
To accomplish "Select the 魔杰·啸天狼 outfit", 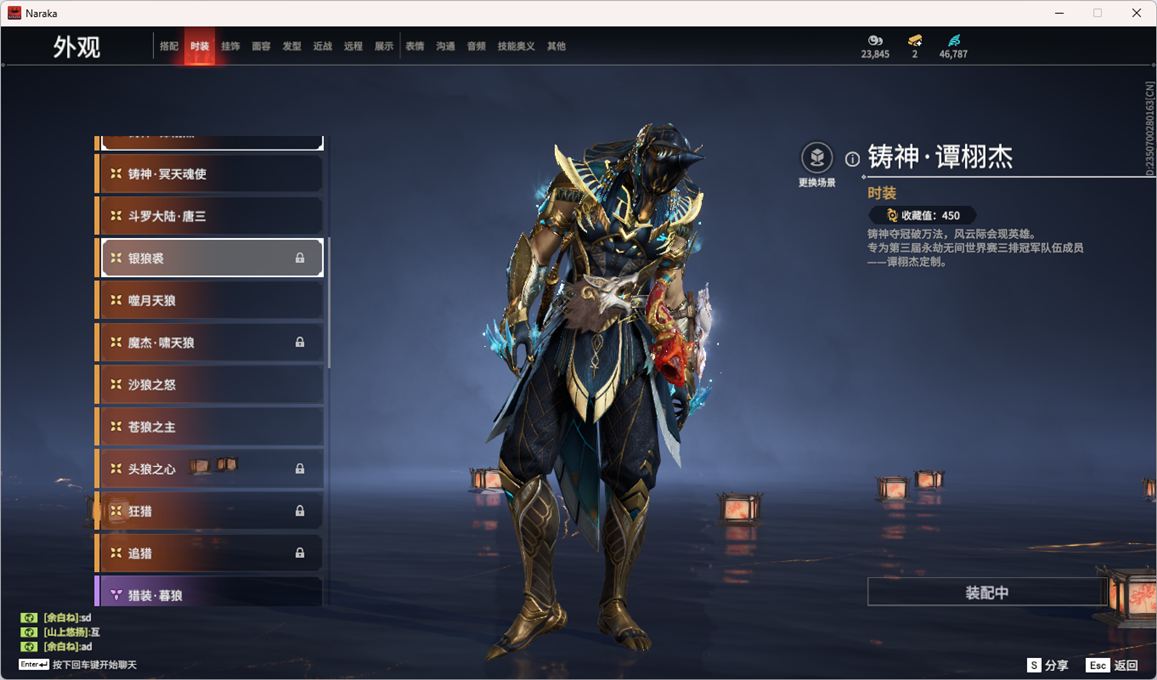I will pyautogui.click(x=211, y=342).
